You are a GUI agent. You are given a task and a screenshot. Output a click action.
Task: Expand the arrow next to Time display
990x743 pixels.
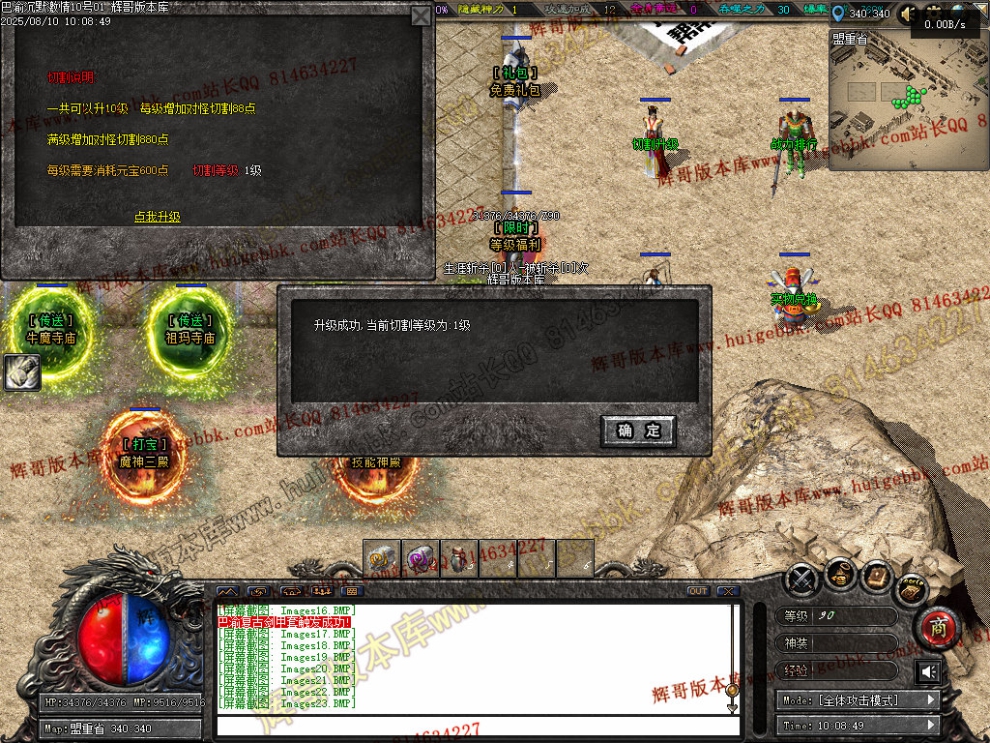[930, 725]
